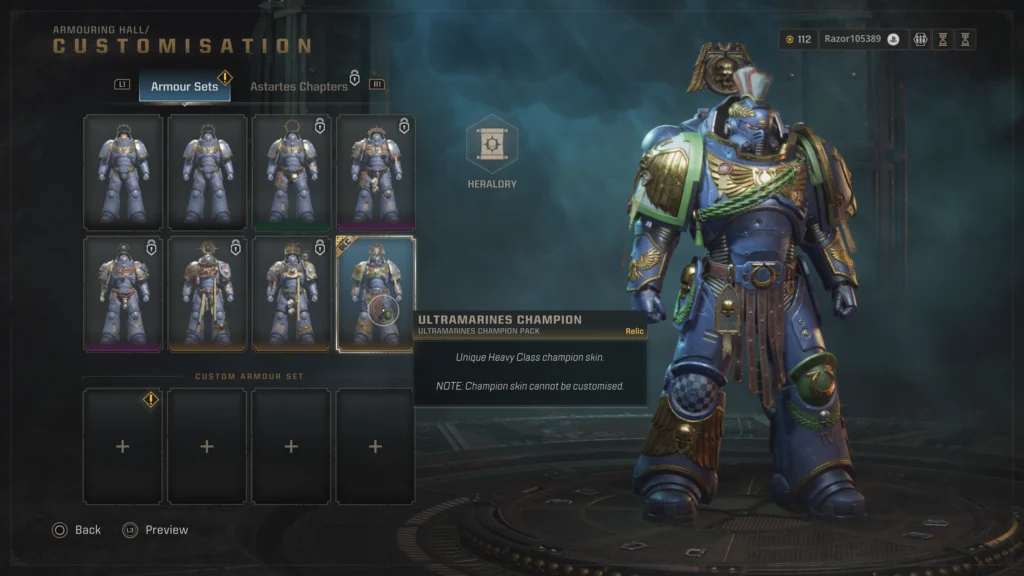This screenshot has height=576, width=1024.
Task: Select the custom armour slot marked with alert
Action: [x=122, y=446]
